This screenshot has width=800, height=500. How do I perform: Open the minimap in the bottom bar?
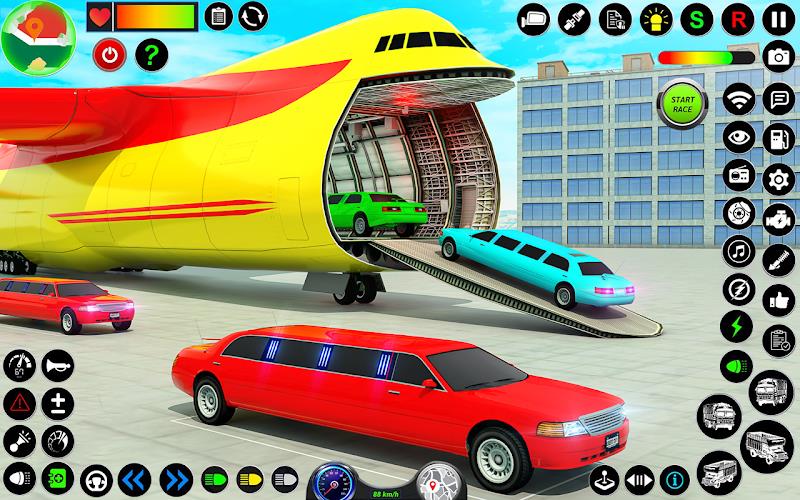coord(435,480)
